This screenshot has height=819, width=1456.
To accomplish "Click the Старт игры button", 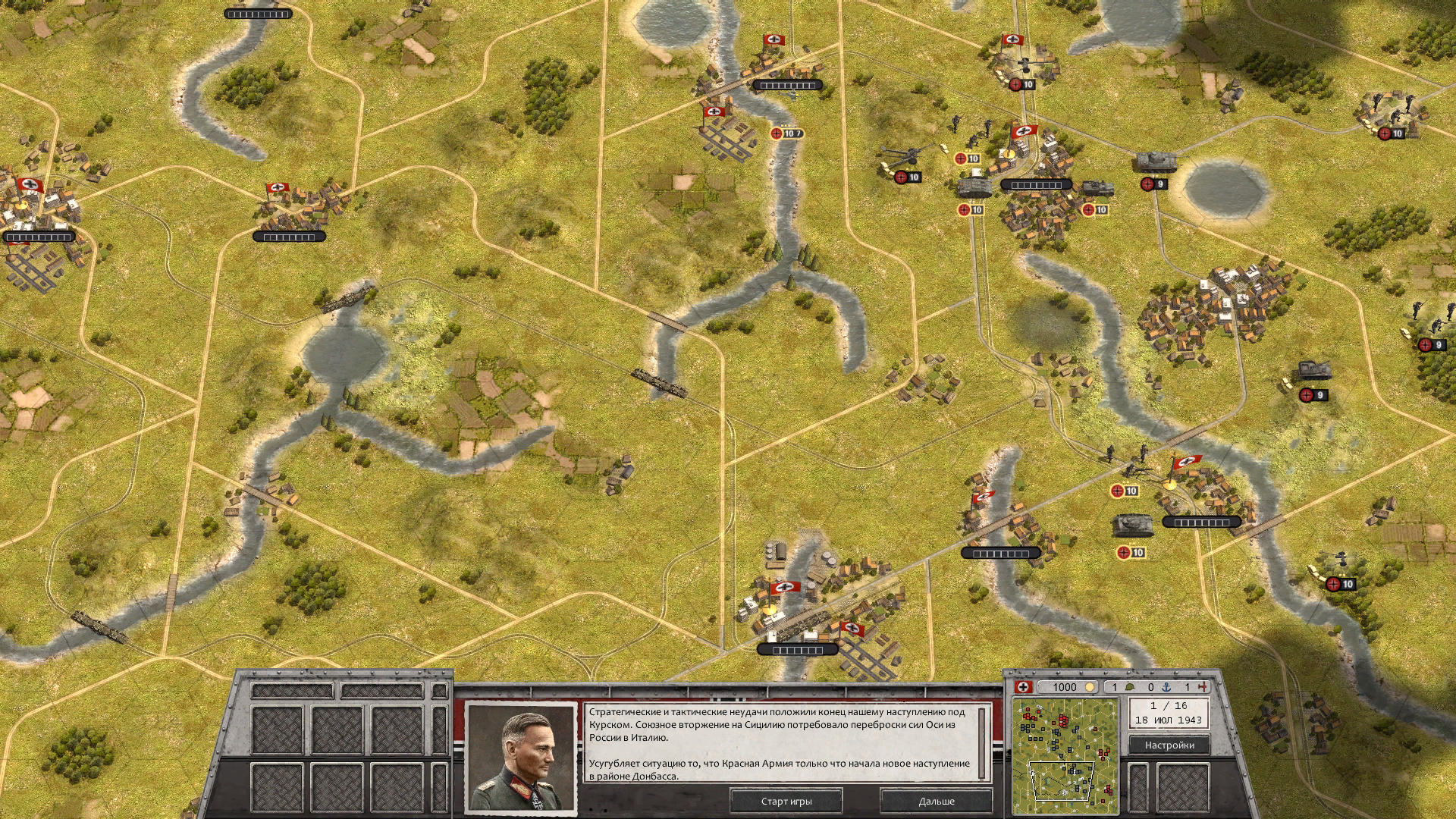I will (785, 800).
